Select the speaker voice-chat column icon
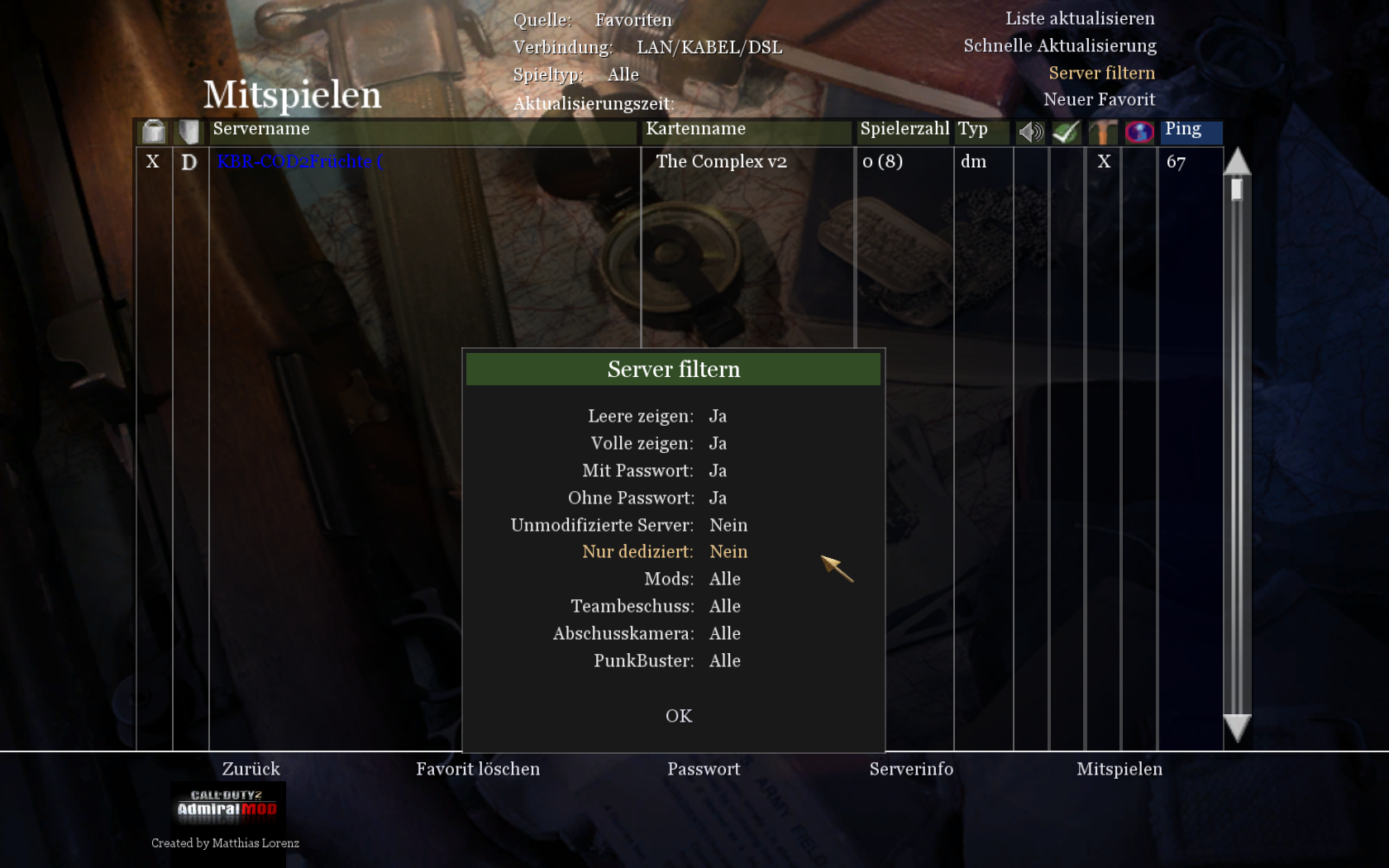Screen dimensions: 1389x868 (x=1029, y=131)
